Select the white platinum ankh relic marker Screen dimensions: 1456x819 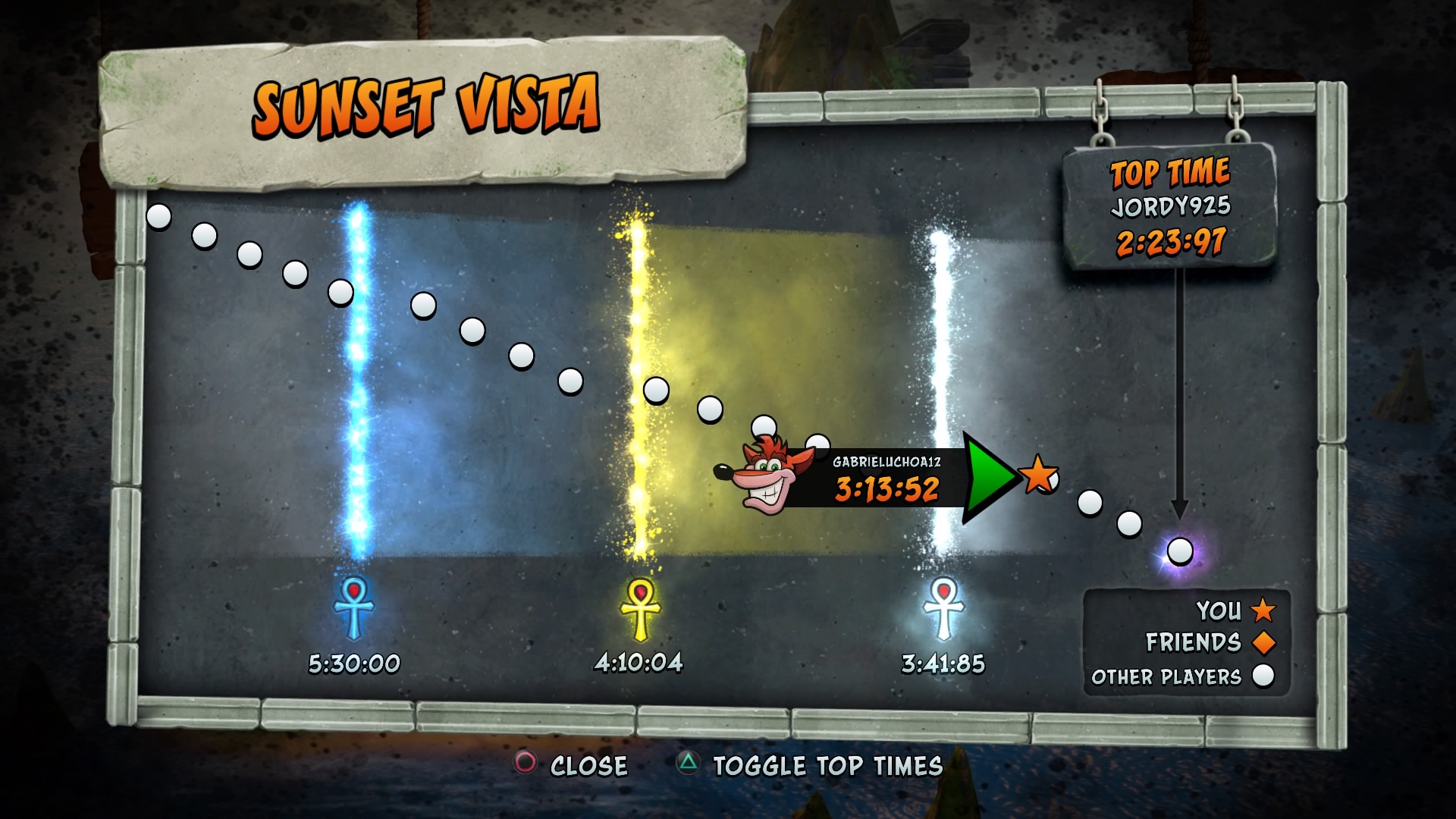pos(943,608)
